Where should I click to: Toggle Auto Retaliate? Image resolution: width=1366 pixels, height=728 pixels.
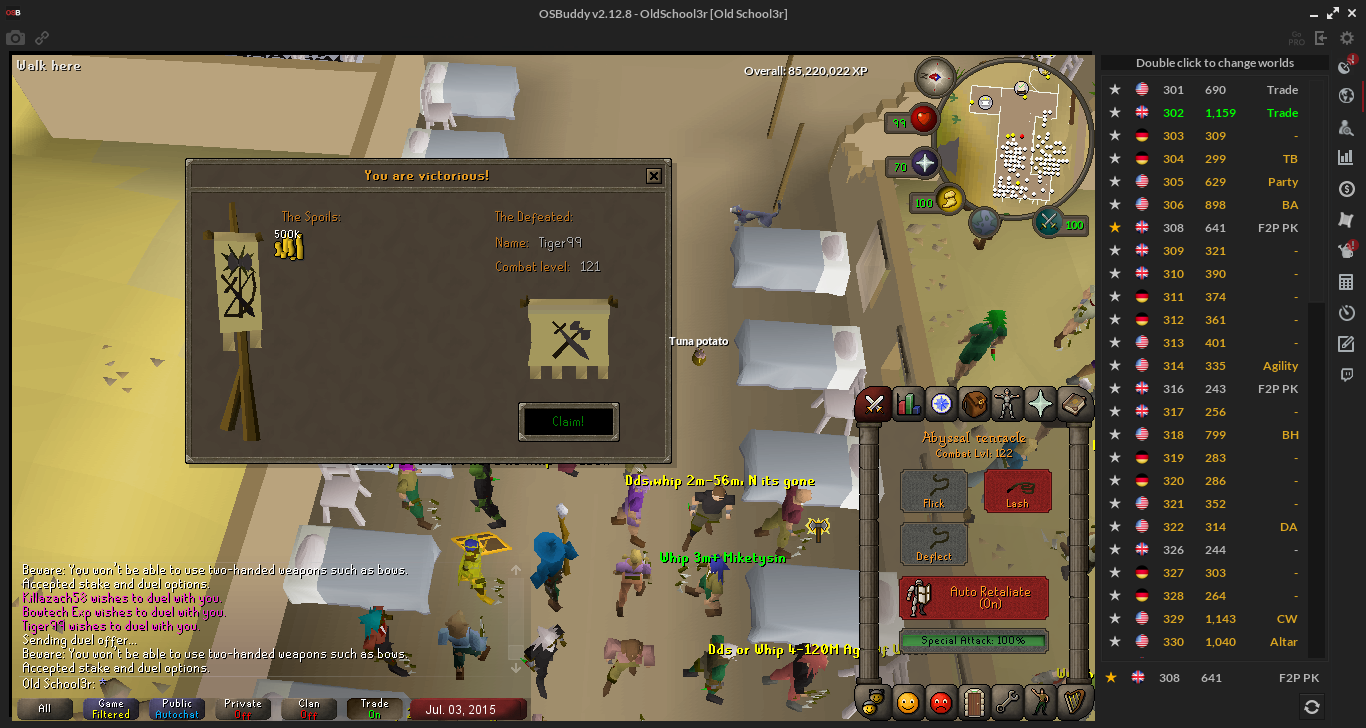973,597
